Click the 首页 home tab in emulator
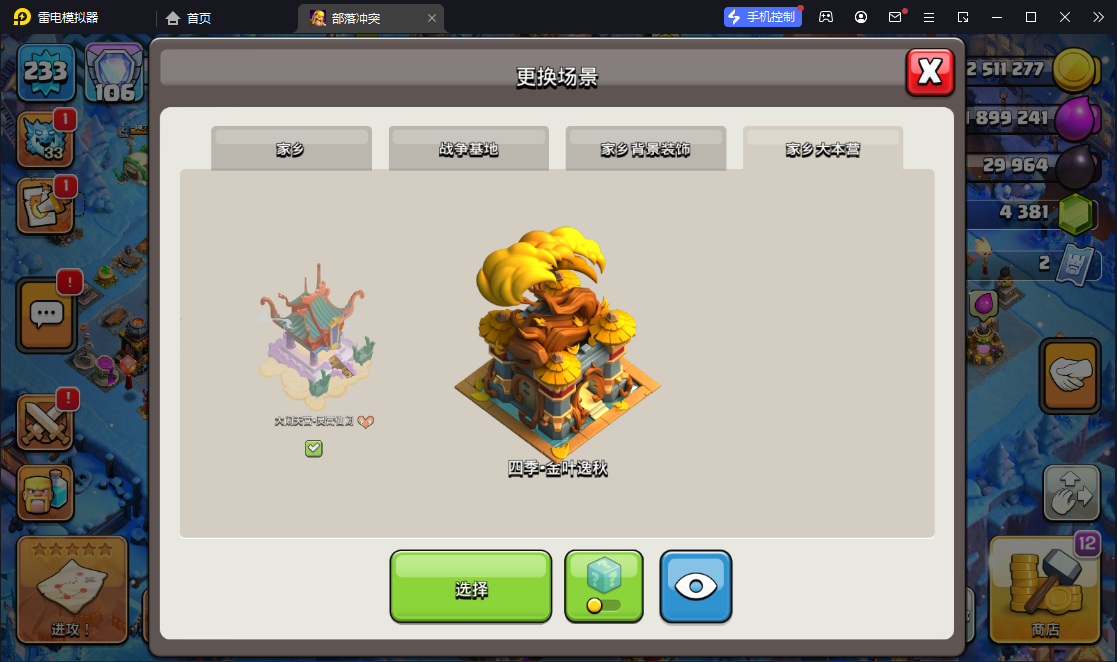The height and width of the screenshot is (662, 1117). [188, 17]
